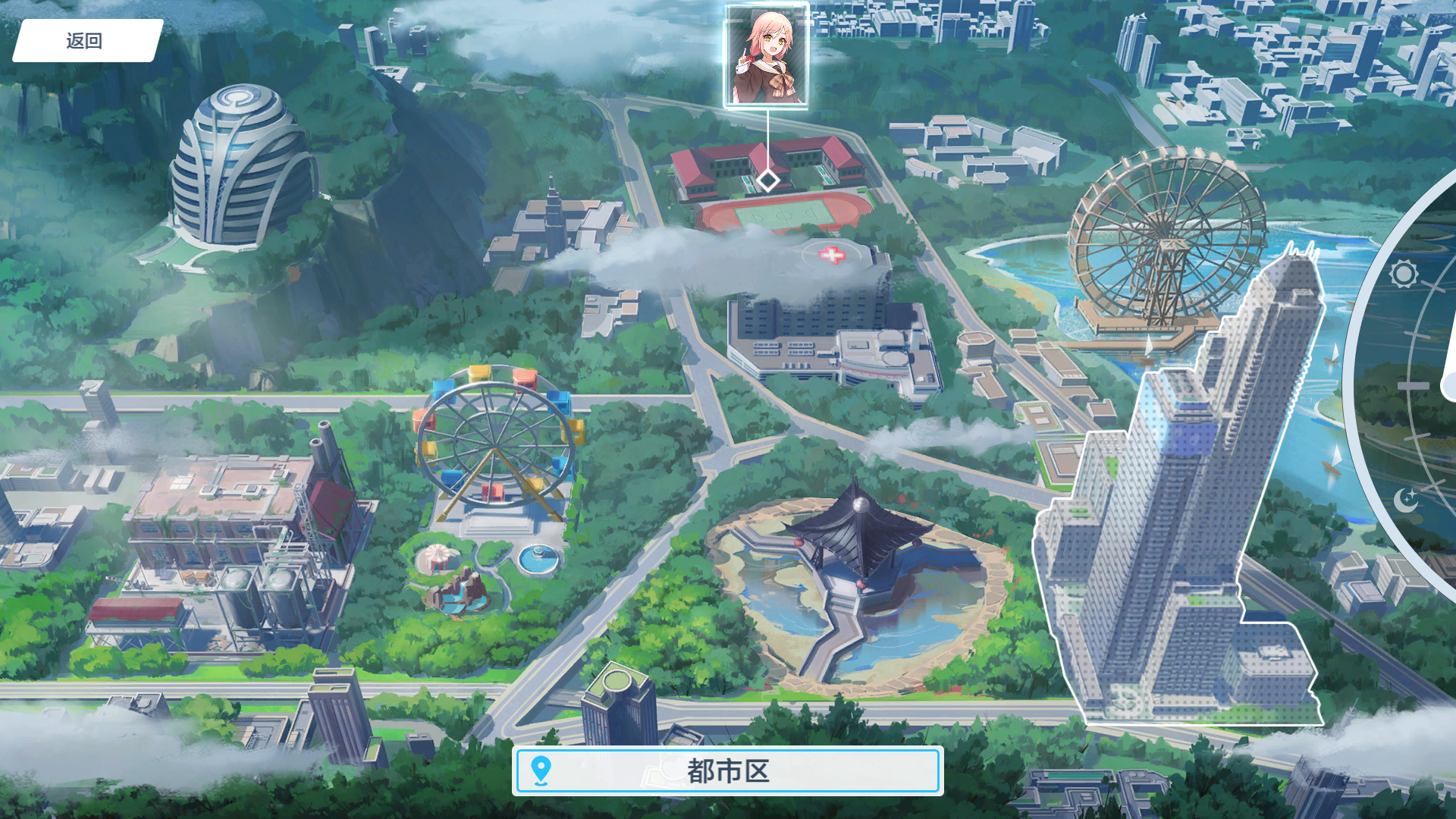Switch to daytime with the sun icon
The image size is (1456, 819).
click(1403, 274)
